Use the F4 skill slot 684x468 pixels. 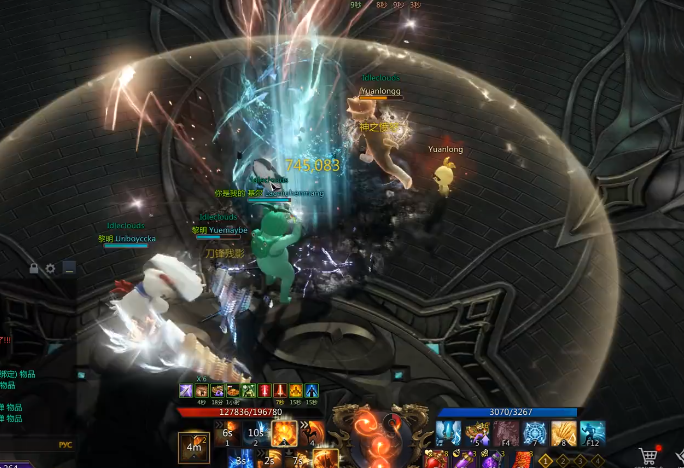pyautogui.click(x=505, y=434)
